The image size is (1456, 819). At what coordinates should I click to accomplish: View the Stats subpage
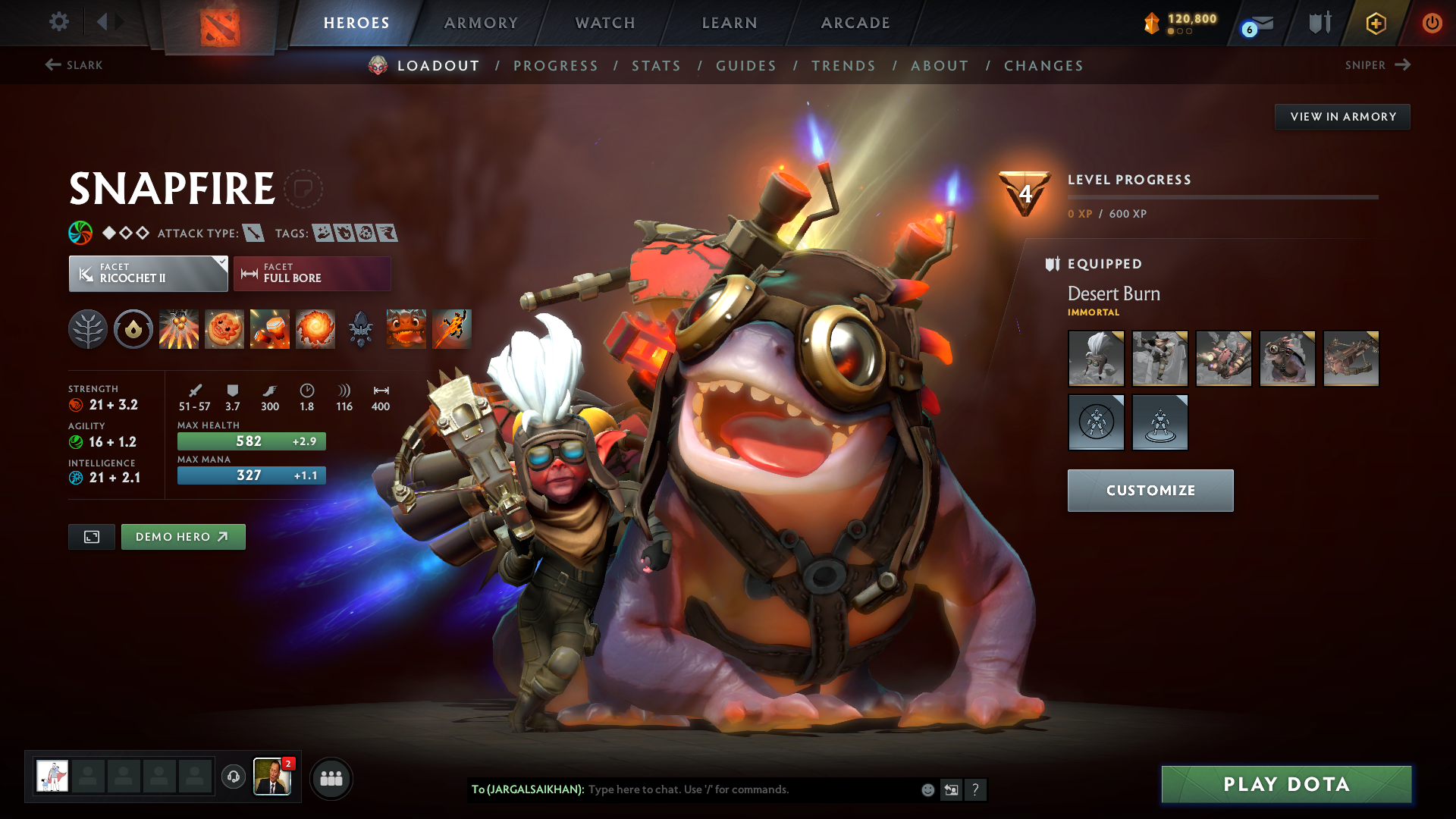(x=656, y=66)
